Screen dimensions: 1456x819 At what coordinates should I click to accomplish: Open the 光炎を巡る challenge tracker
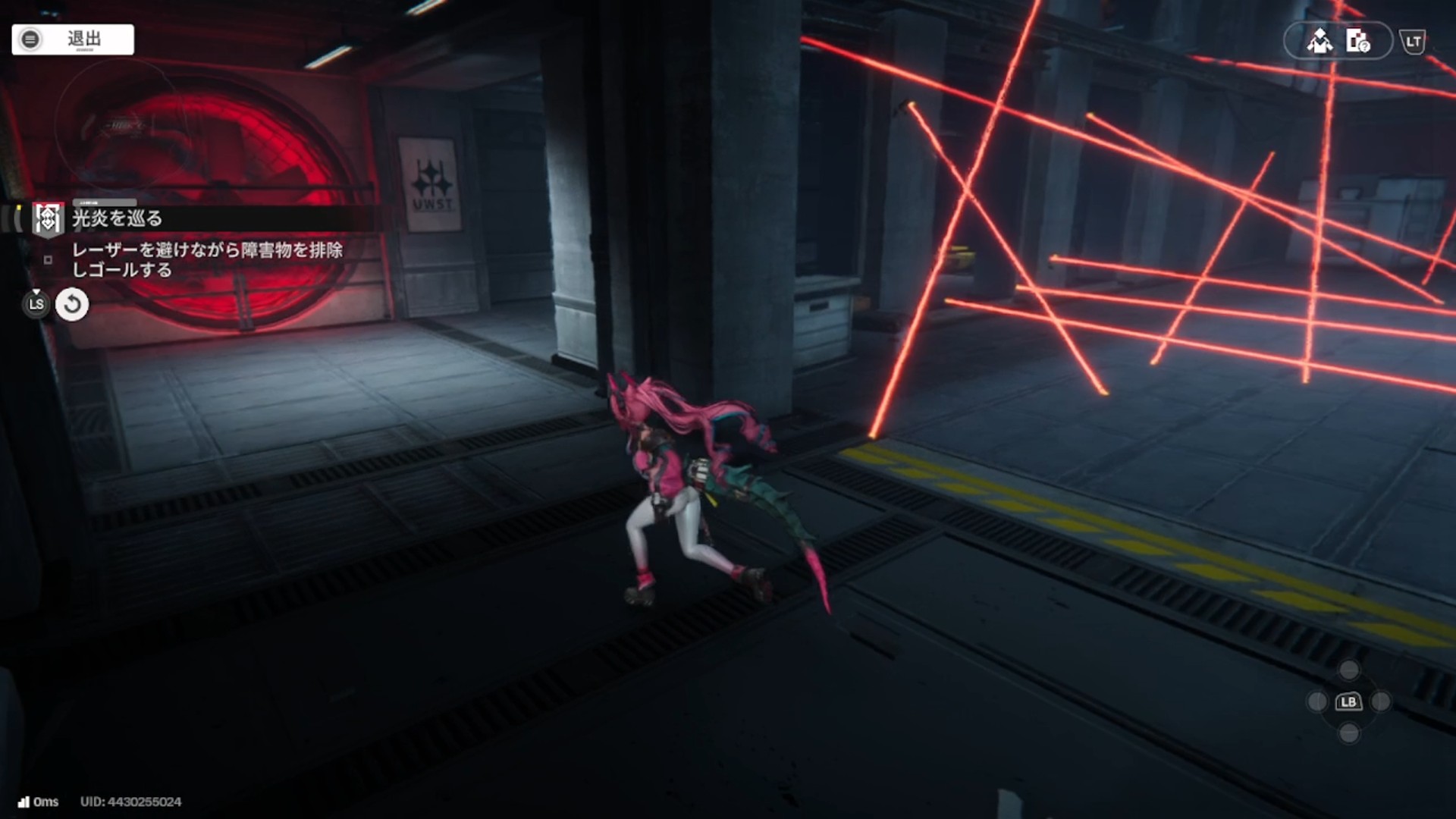point(117,218)
